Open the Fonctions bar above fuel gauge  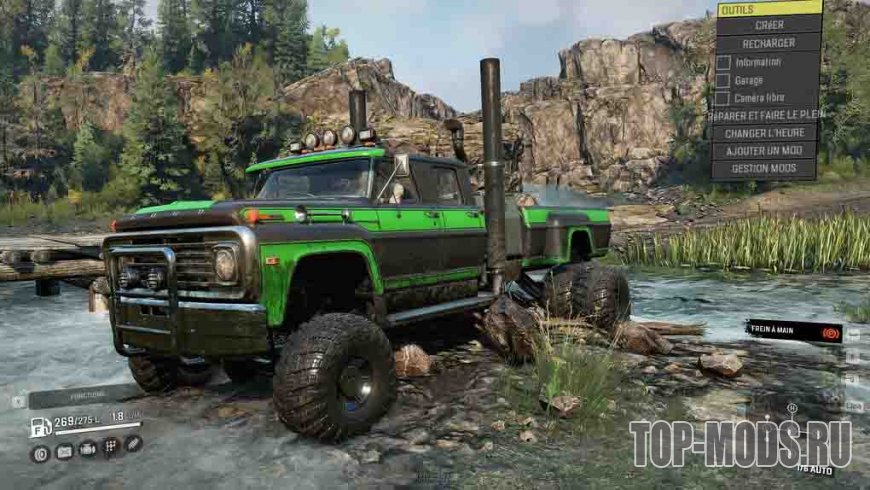pos(84,397)
